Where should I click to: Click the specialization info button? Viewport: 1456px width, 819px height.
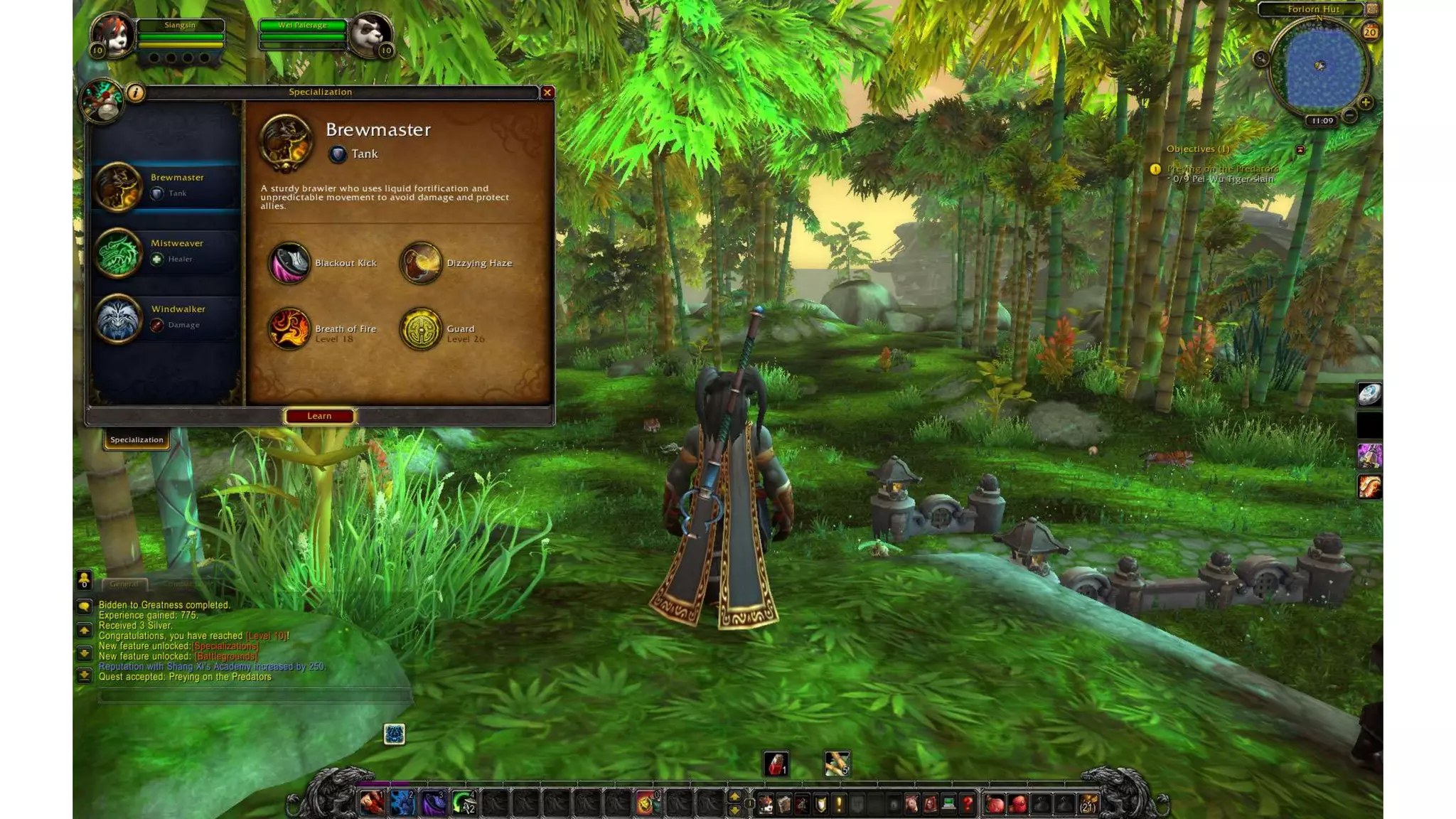pyautogui.click(x=135, y=92)
